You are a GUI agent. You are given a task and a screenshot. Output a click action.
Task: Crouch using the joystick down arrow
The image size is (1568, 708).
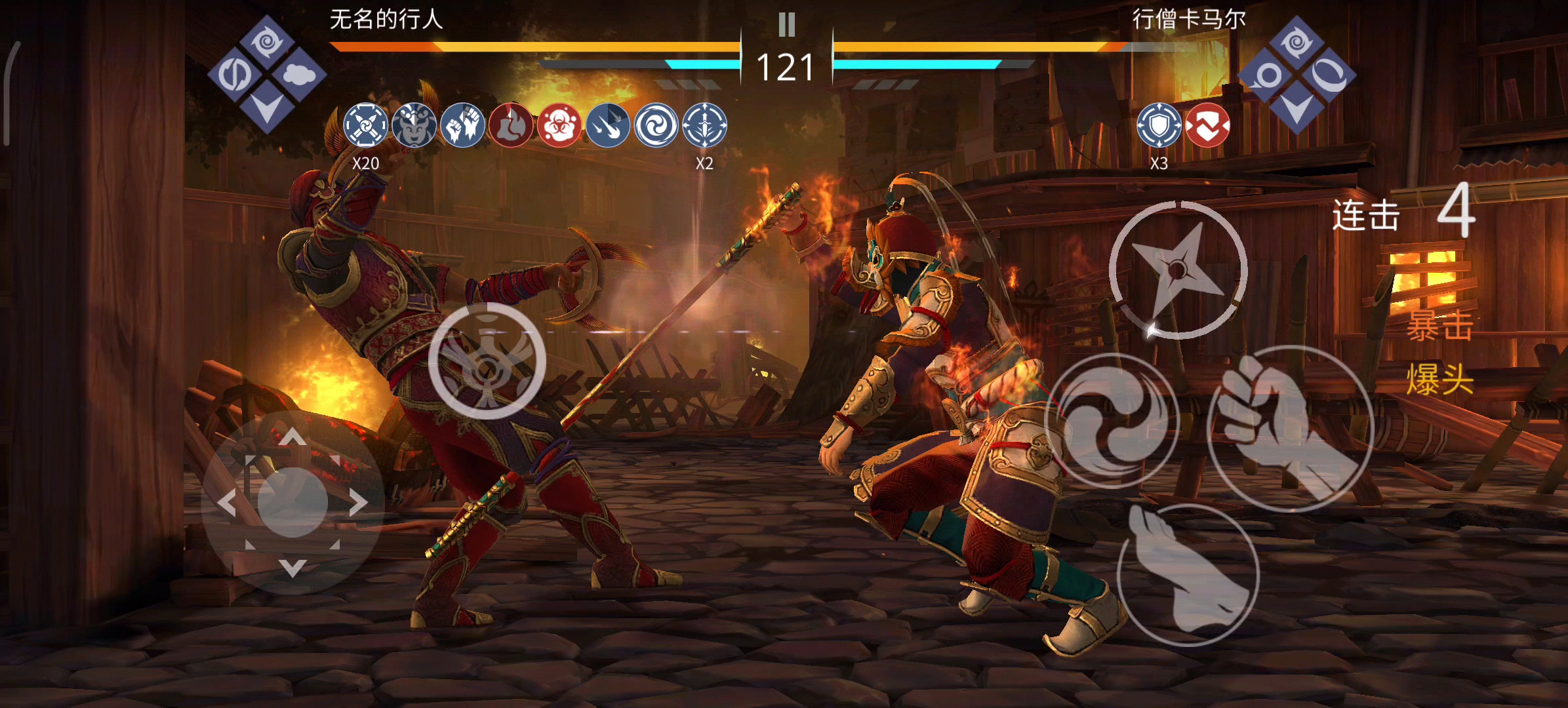tap(292, 568)
